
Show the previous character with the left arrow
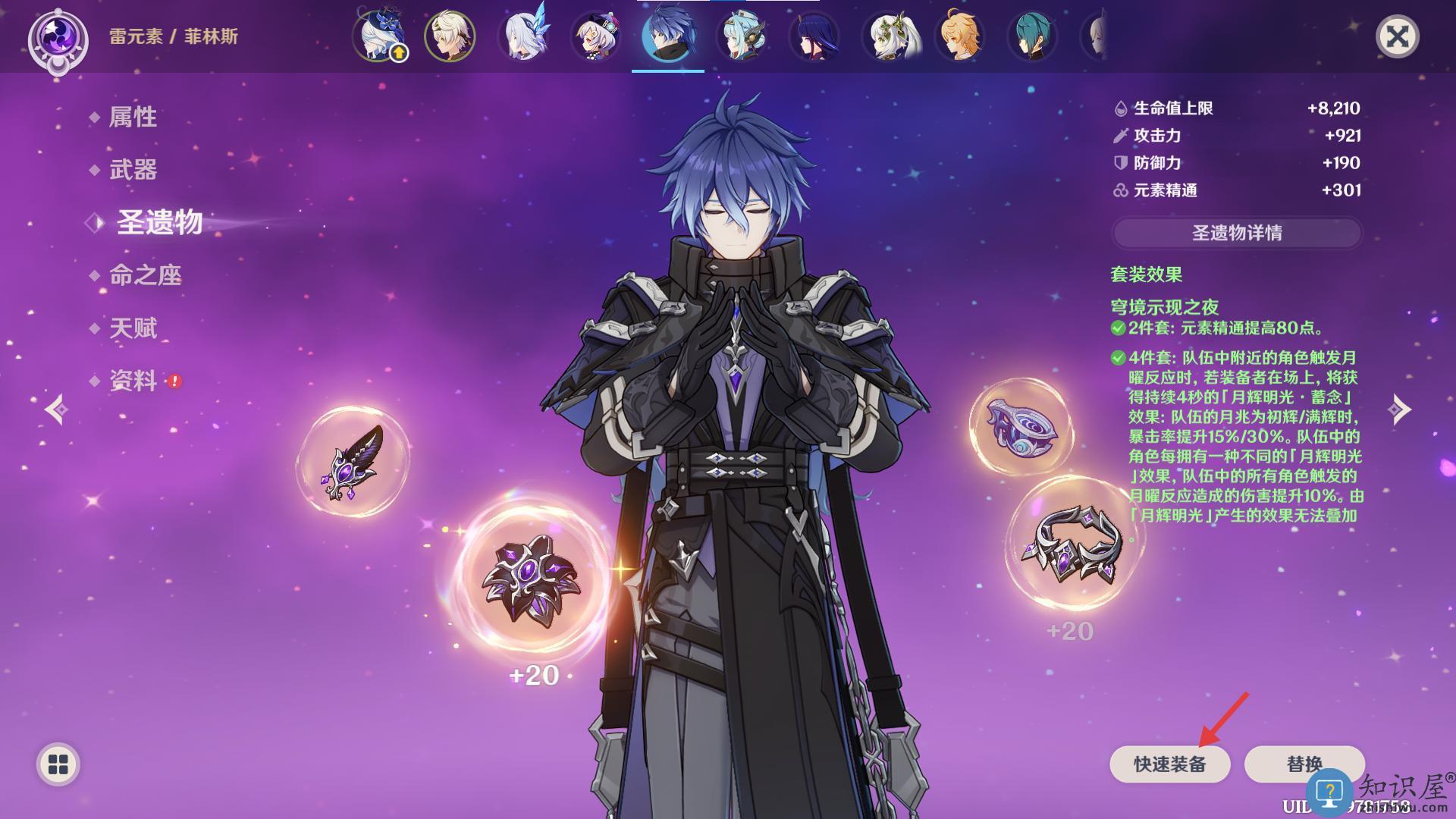coord(56,409)
